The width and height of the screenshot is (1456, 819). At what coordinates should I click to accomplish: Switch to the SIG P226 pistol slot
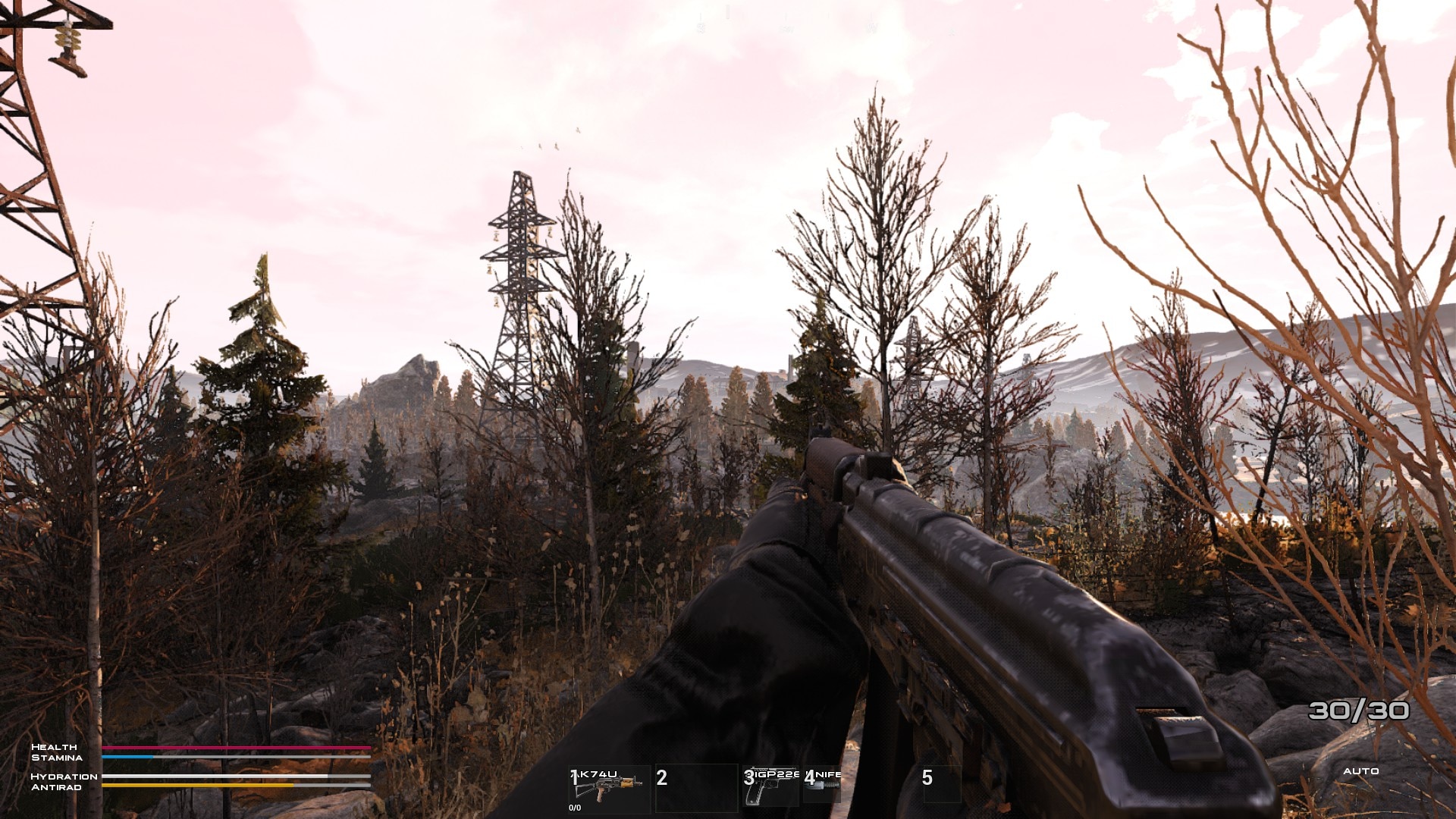[x=771, y=786]
